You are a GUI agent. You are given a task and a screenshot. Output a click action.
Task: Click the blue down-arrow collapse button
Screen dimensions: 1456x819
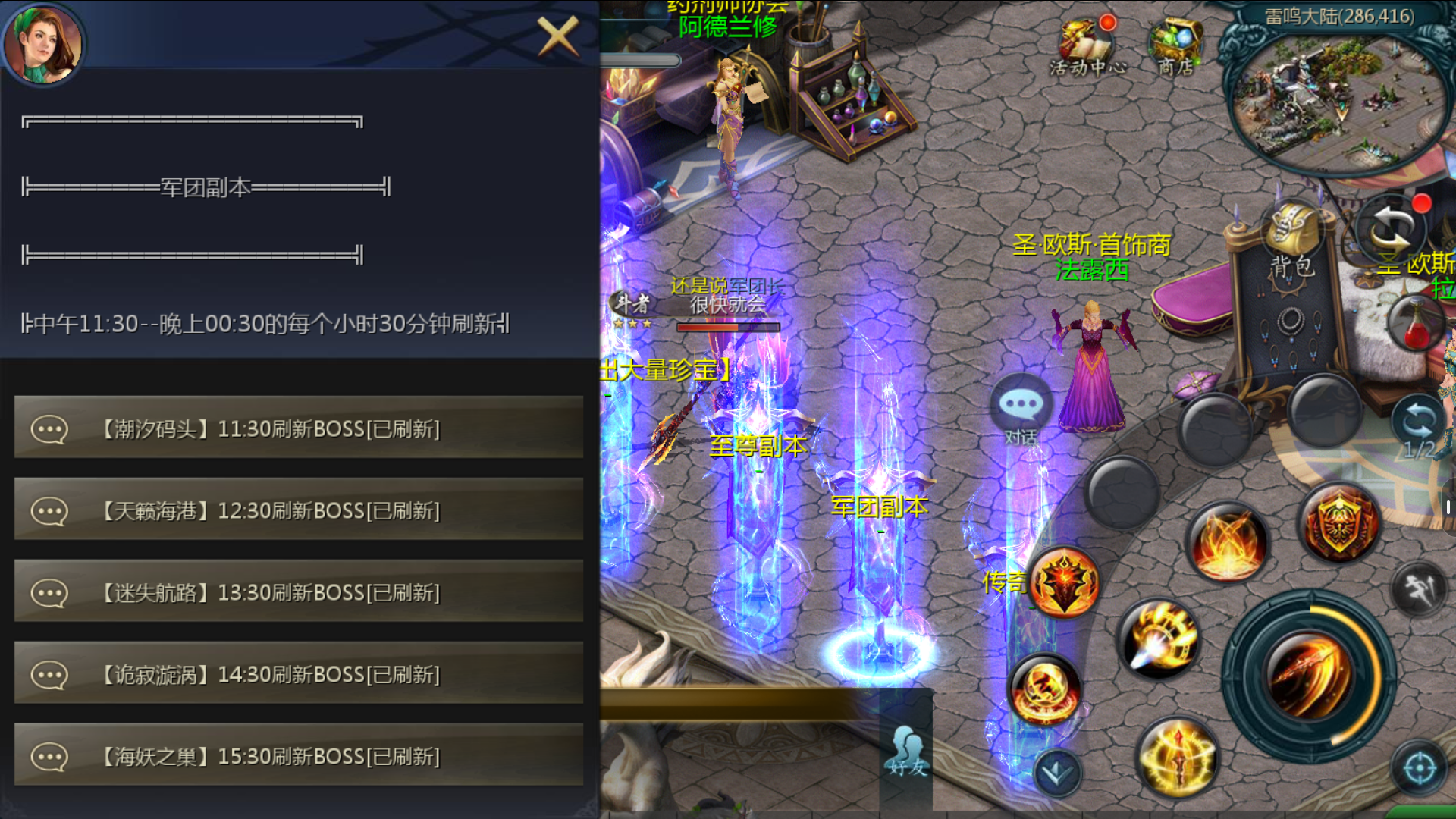point(1056,773)
